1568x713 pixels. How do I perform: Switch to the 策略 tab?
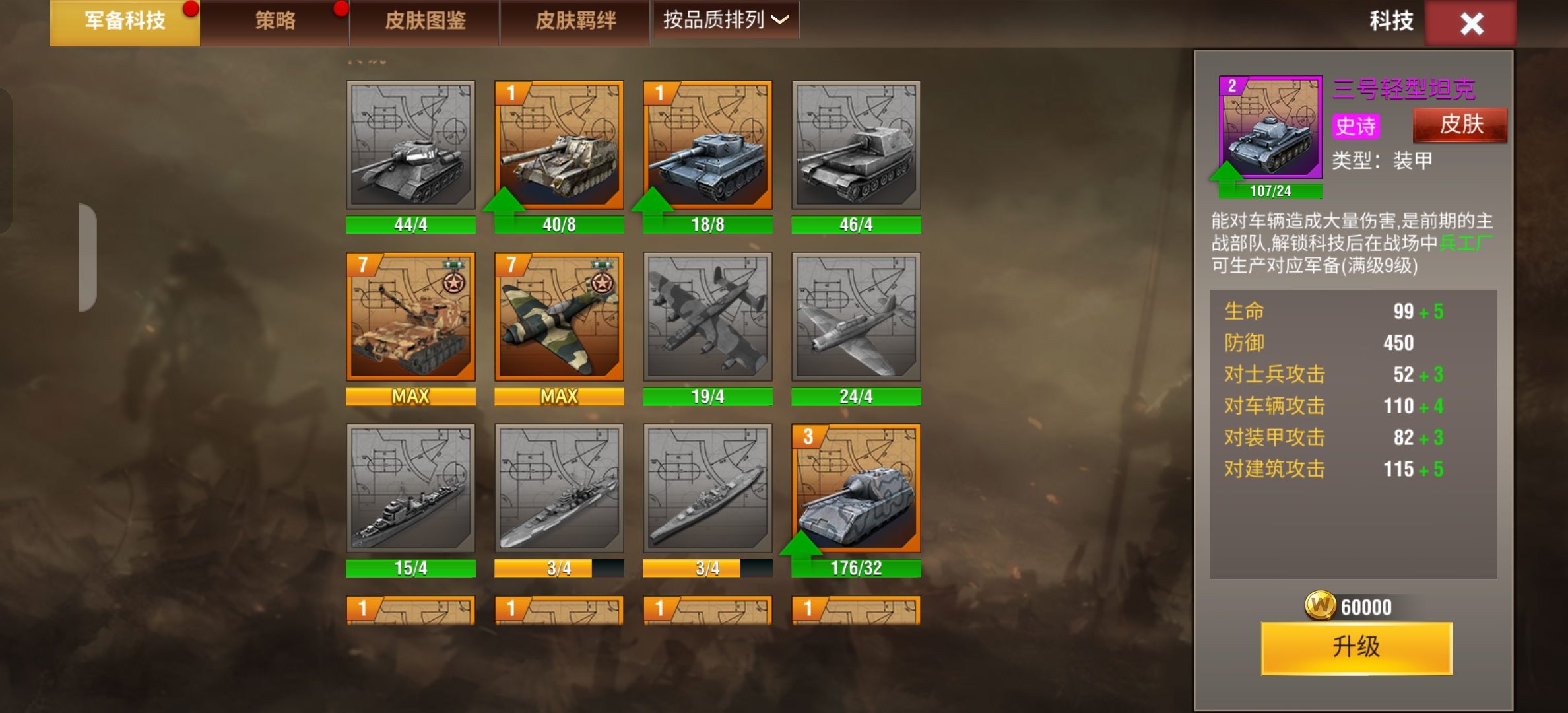tap(273, 20)
